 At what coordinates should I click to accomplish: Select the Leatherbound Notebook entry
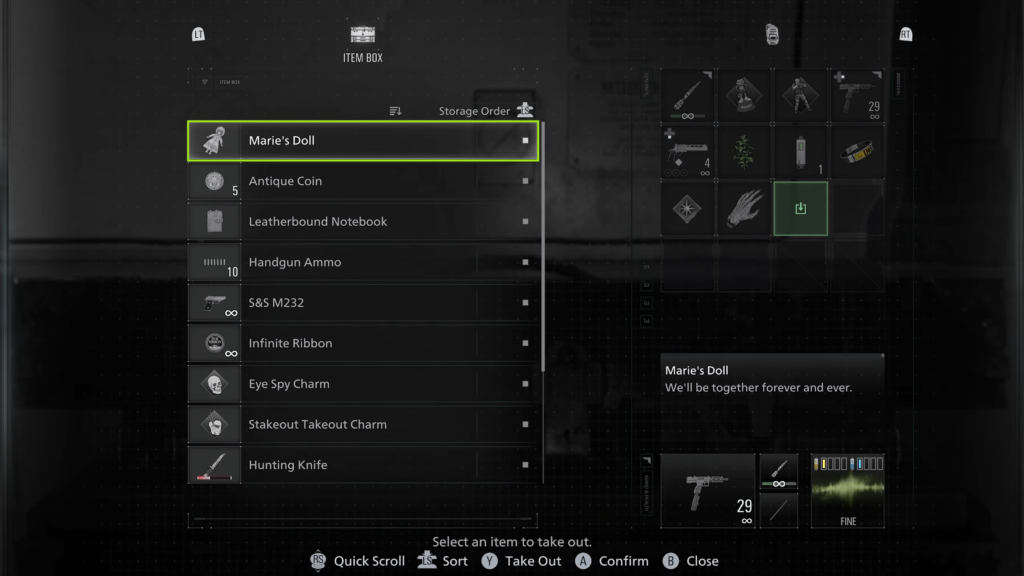tap(362, 222)
